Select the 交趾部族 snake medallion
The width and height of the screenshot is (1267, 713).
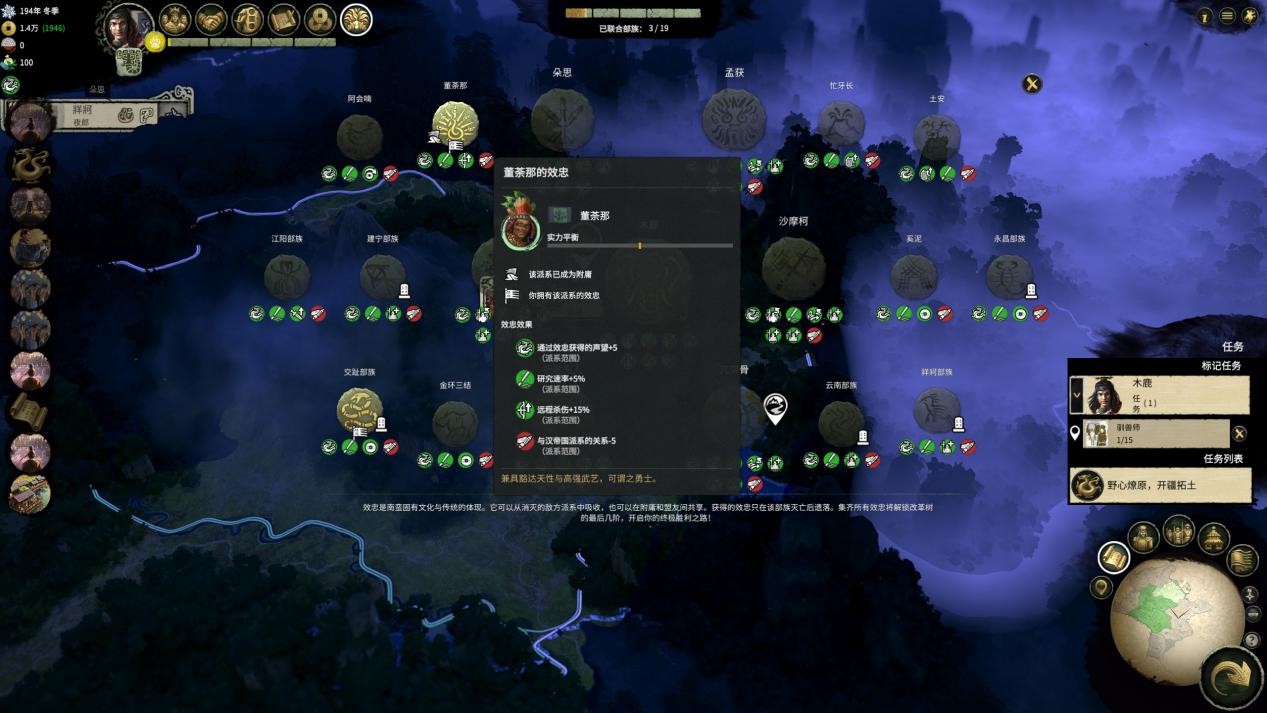359,411
